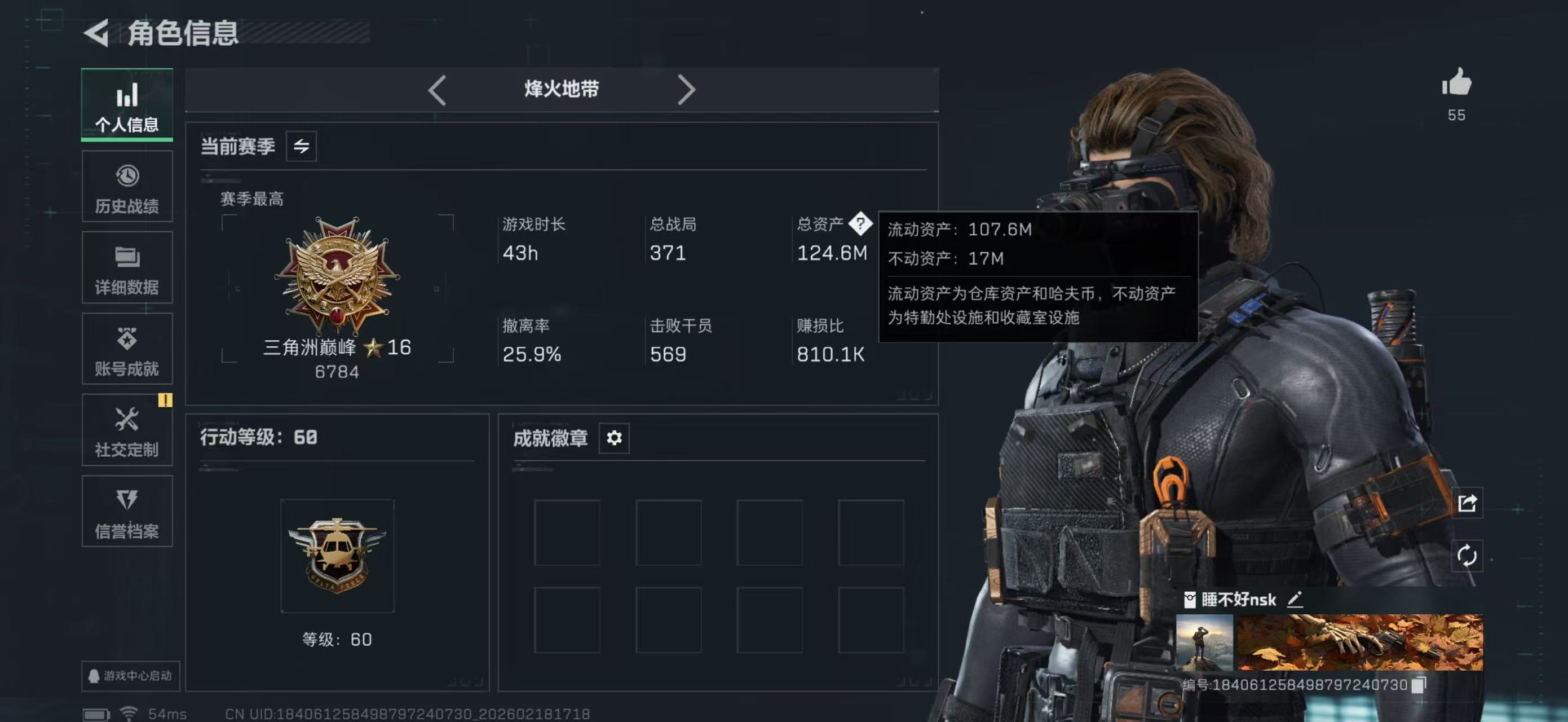Edit nickname 睡不好nsk via pencil icon
1568x722 pixels.
point(1296,600)
